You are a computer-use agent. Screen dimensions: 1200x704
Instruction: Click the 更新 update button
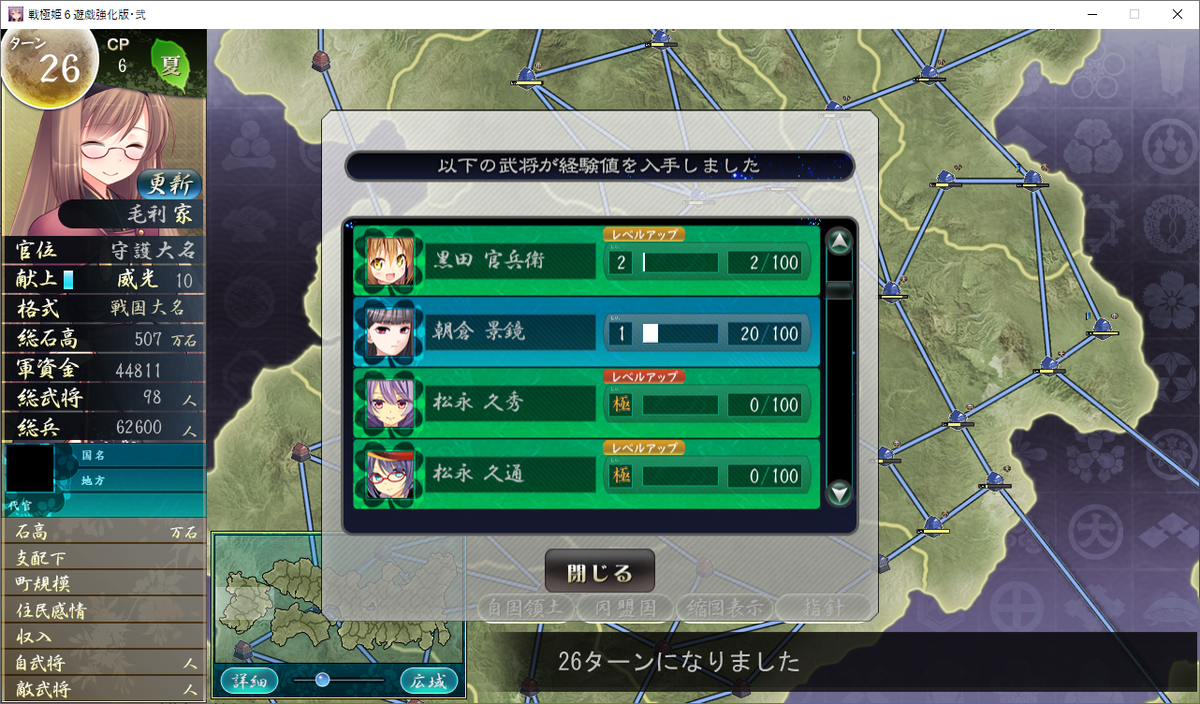(168, 184)
